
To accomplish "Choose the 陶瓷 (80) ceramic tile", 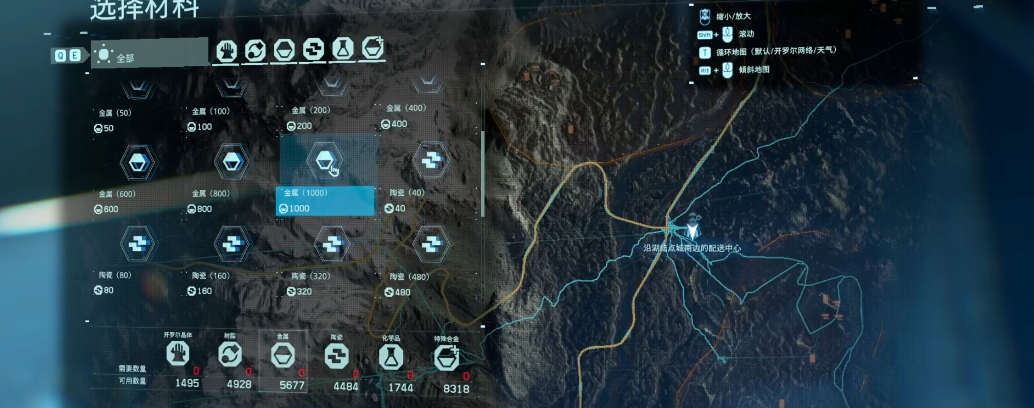I will [136, 241].
